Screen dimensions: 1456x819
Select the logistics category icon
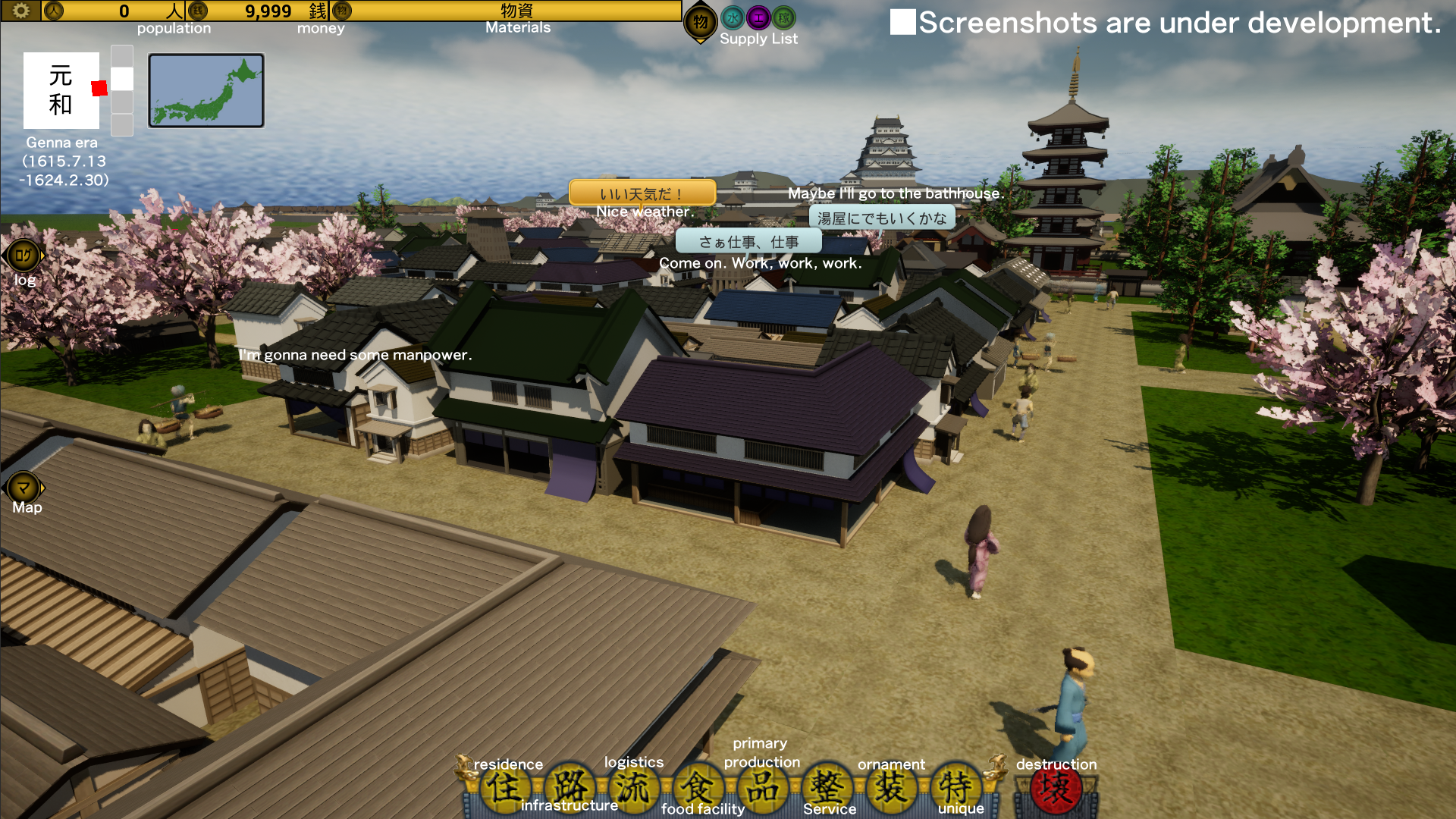coord(635,789)
